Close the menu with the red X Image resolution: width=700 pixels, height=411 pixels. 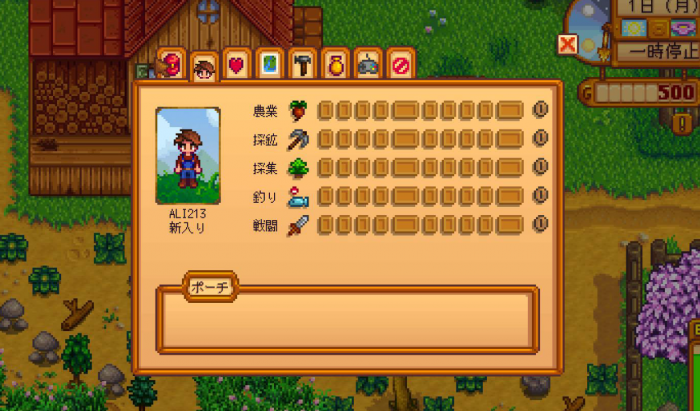pyautogui.click(x=568, y=44)
